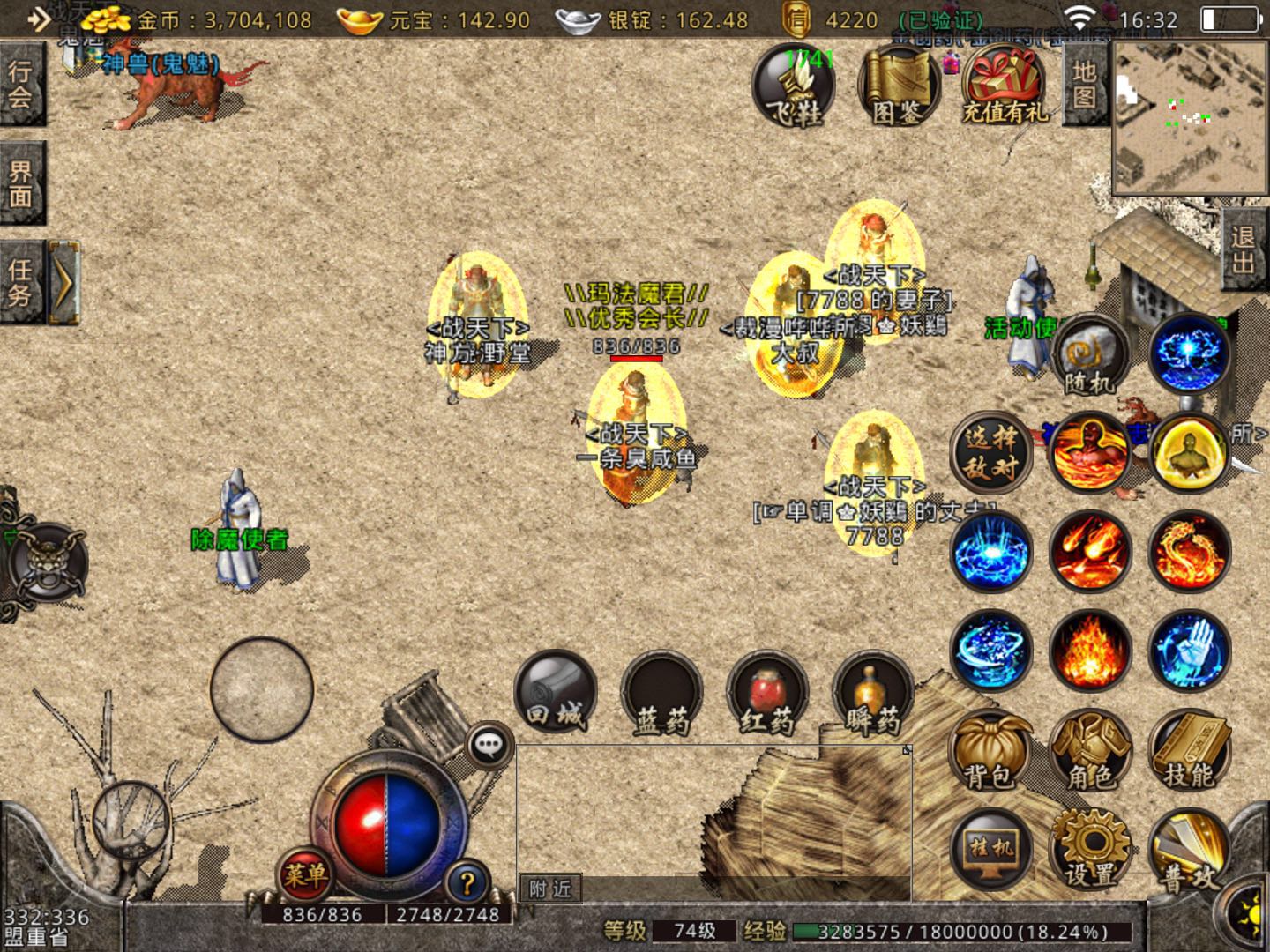Toggle 挂机 auto-play mode

point(990,848)
